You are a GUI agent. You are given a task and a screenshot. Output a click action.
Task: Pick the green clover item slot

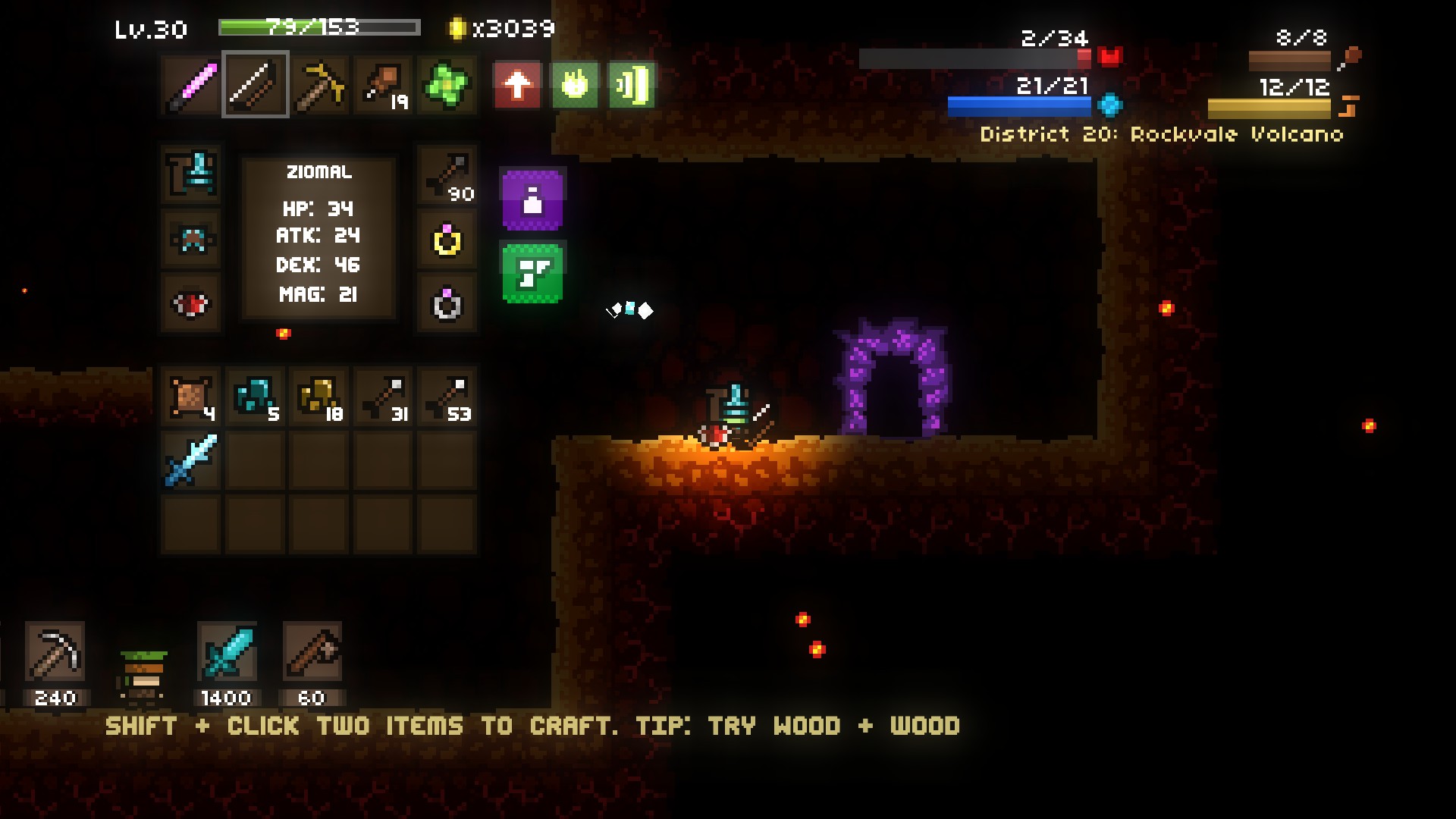tap(447, 85)
